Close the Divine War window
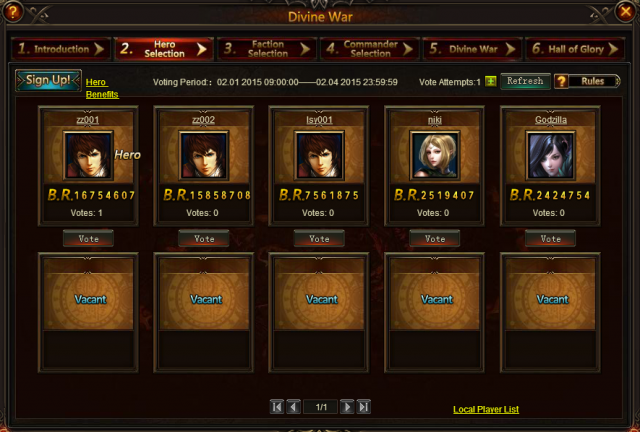 coord(626,13)
